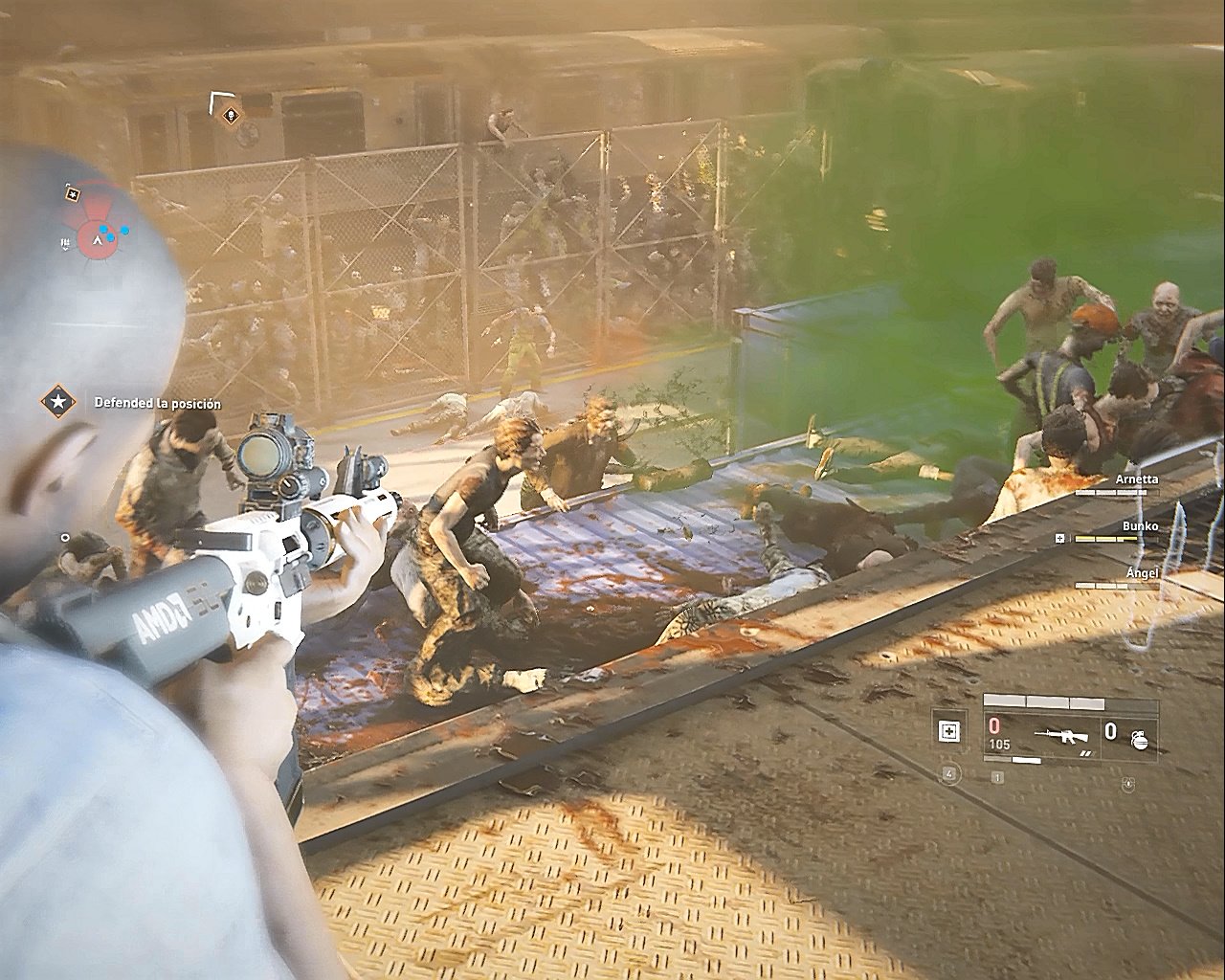
Task: Click the star marker on the radar edge
Action: click(x=73, y=193)
